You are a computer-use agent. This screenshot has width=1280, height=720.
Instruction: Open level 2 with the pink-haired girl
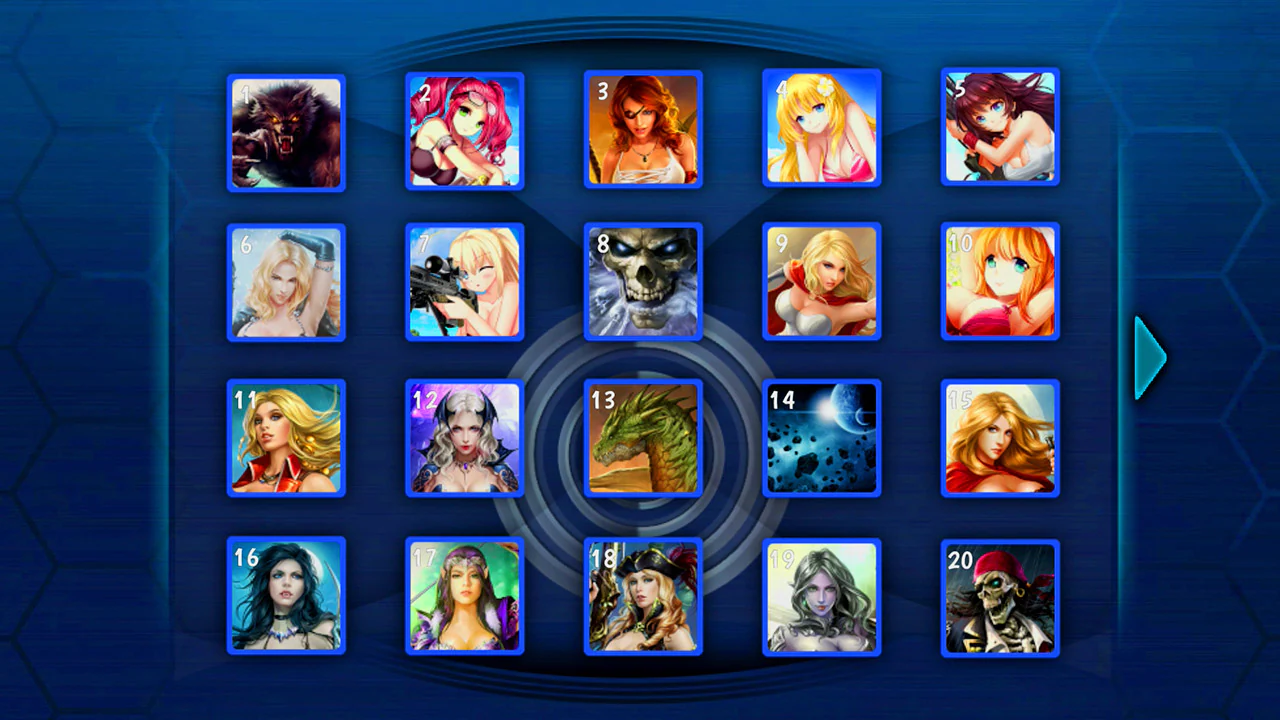pyautogui.click(x=464, y=131)
